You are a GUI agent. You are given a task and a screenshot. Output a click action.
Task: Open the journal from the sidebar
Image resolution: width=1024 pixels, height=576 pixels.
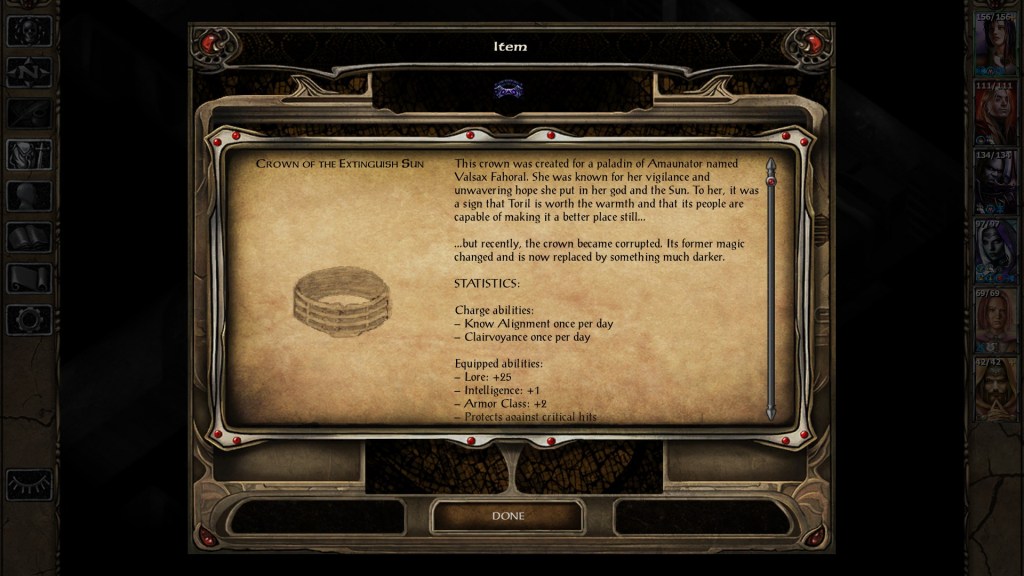coord(29,113)
